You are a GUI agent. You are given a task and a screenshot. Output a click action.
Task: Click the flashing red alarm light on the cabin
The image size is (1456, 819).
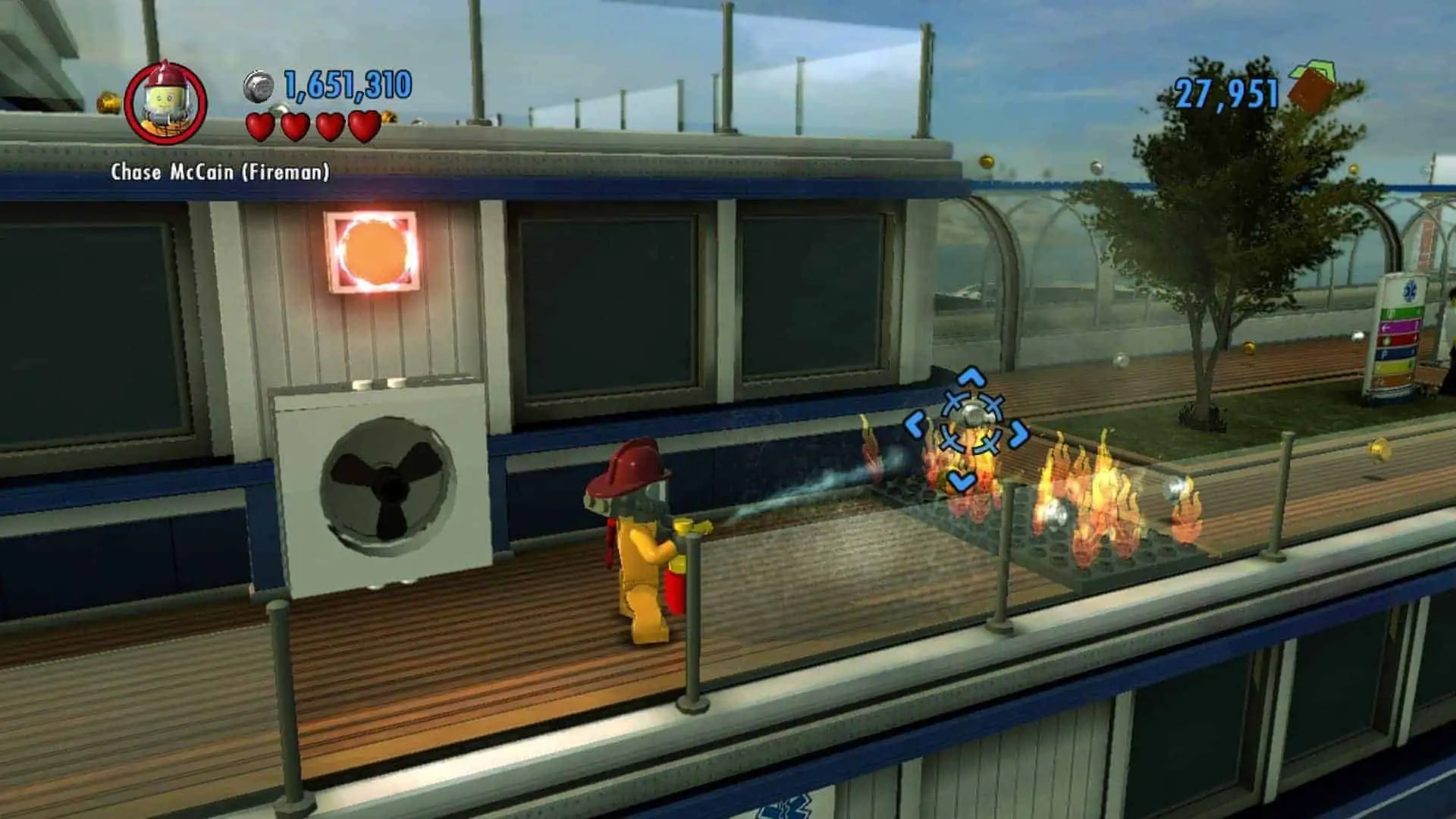tap(372, 250)
